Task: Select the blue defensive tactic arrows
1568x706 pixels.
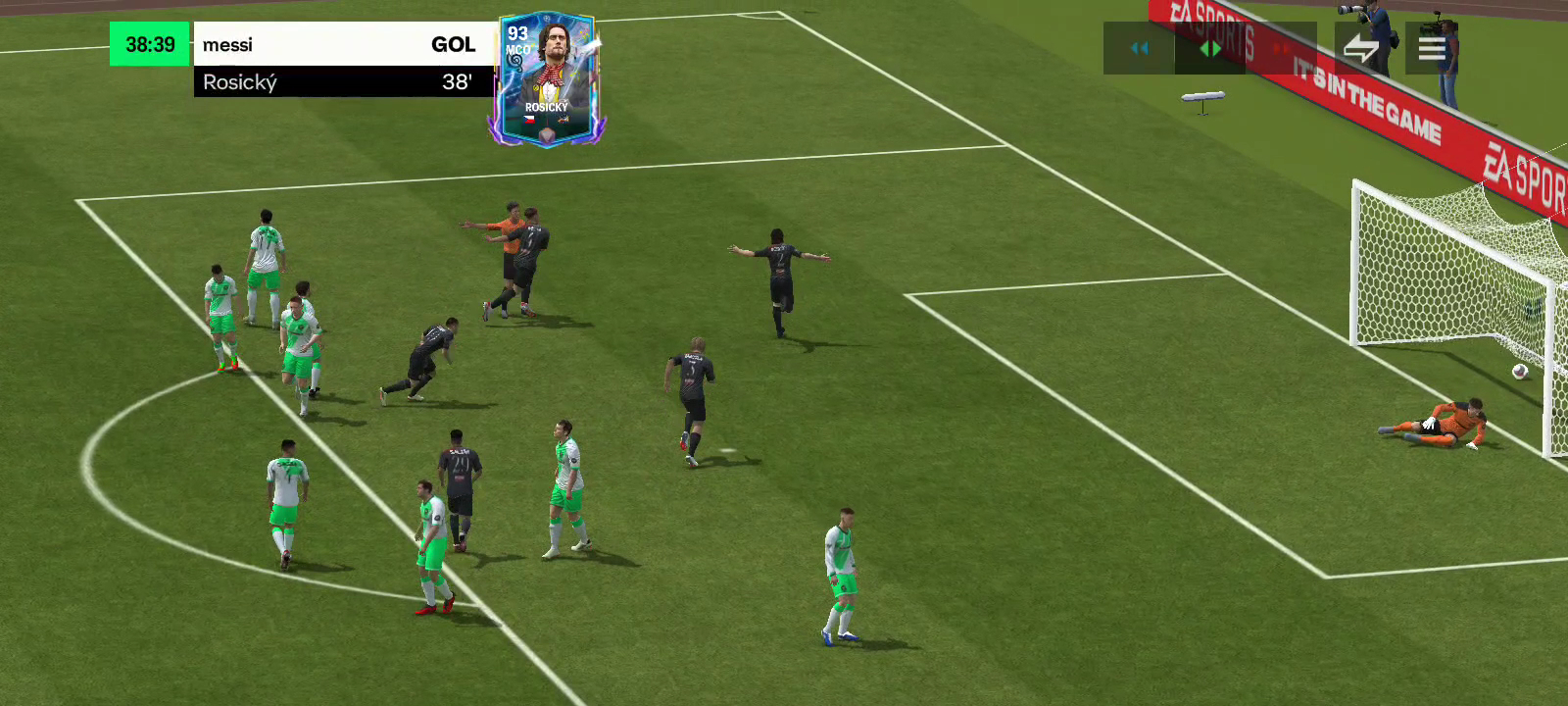Action: coord(1139,48)
